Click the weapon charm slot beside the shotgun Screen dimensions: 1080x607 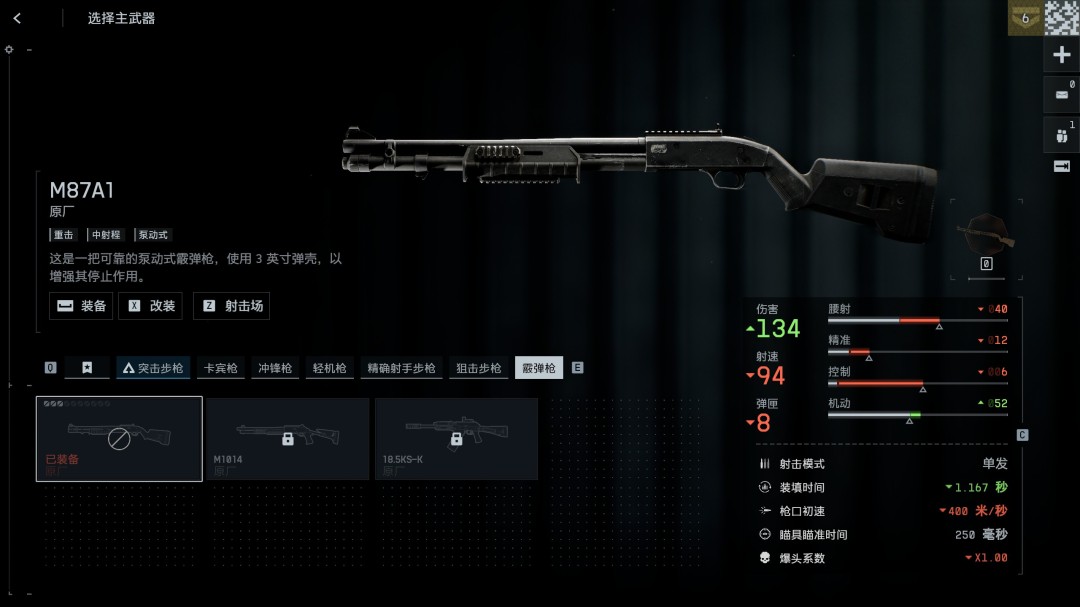click(x=985, y=234)
